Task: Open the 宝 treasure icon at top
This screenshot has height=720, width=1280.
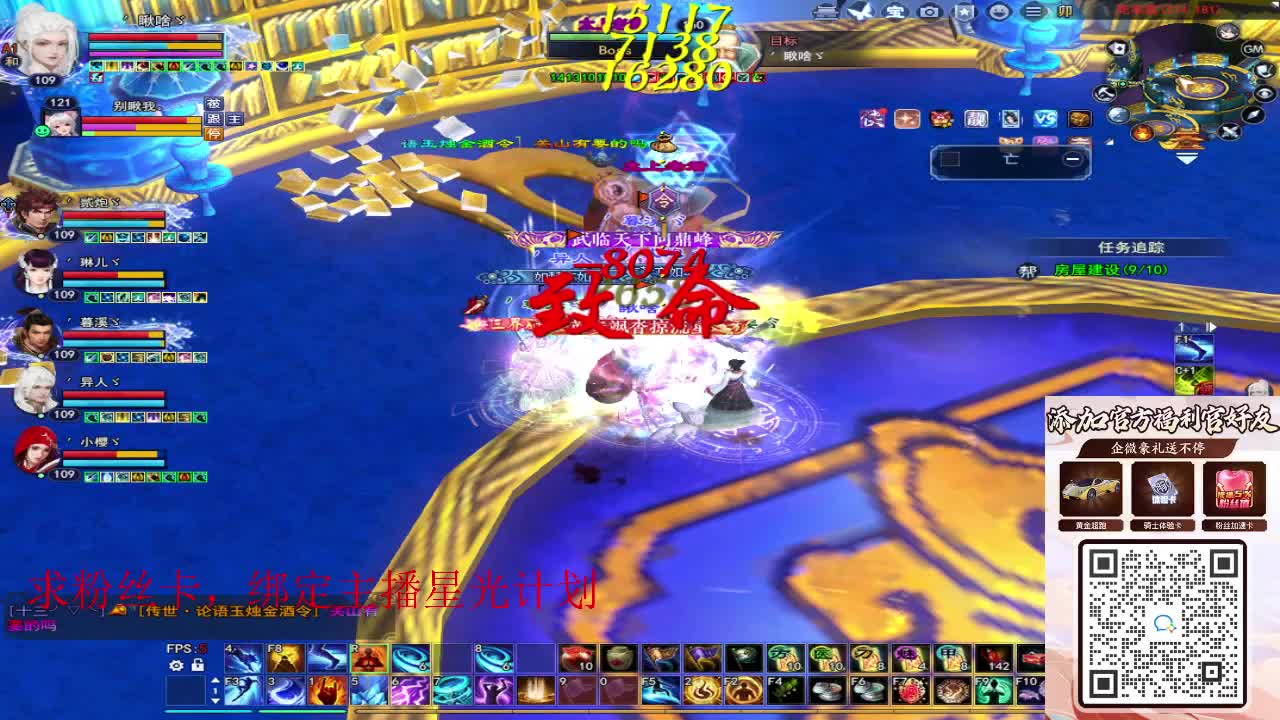Action: (x=894, y=12)
